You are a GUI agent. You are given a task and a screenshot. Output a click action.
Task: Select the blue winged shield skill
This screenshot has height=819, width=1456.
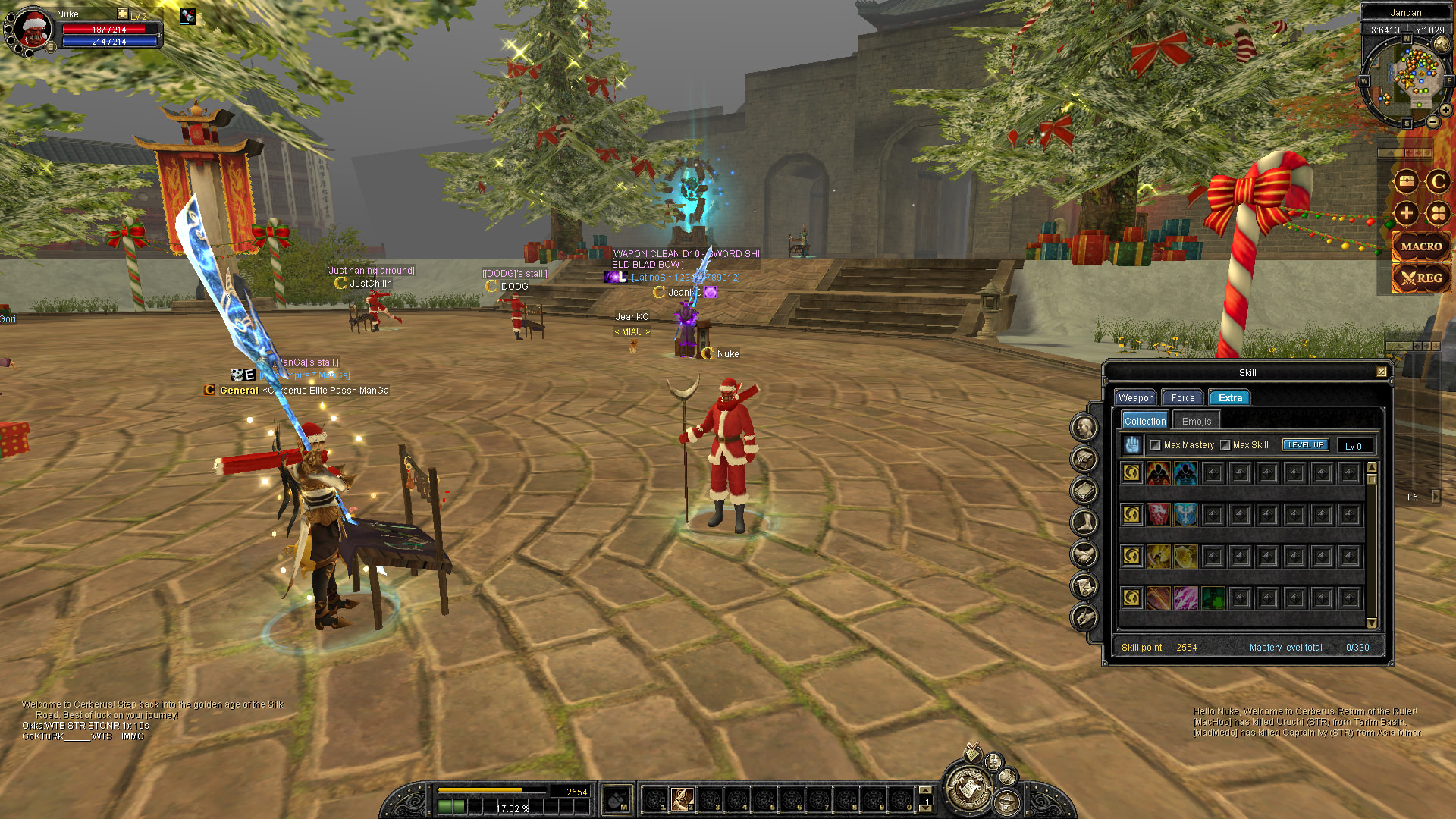pos(1185,516)
